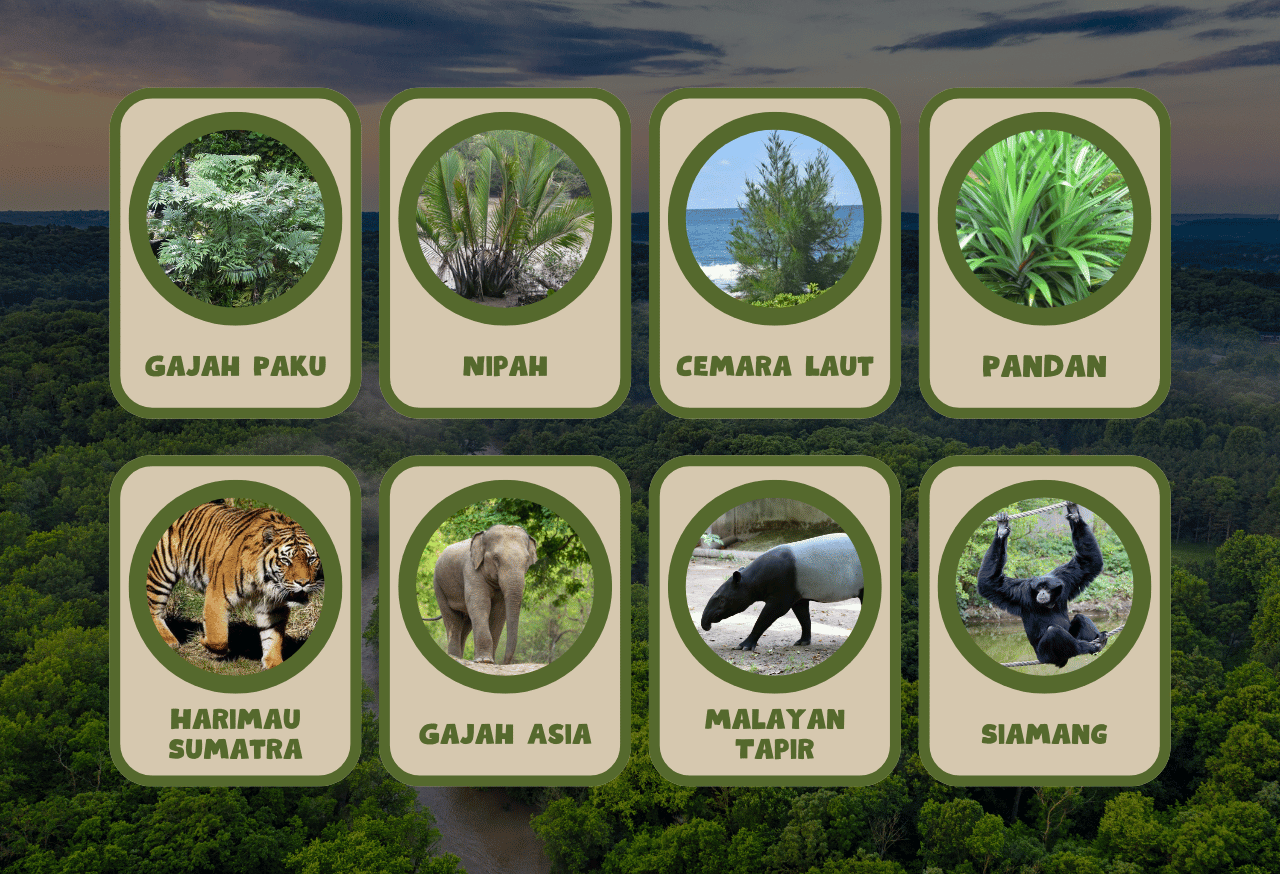Click the Malayan Tapir card
This screenshot has width=1280, height=874.
click(775, 620)
